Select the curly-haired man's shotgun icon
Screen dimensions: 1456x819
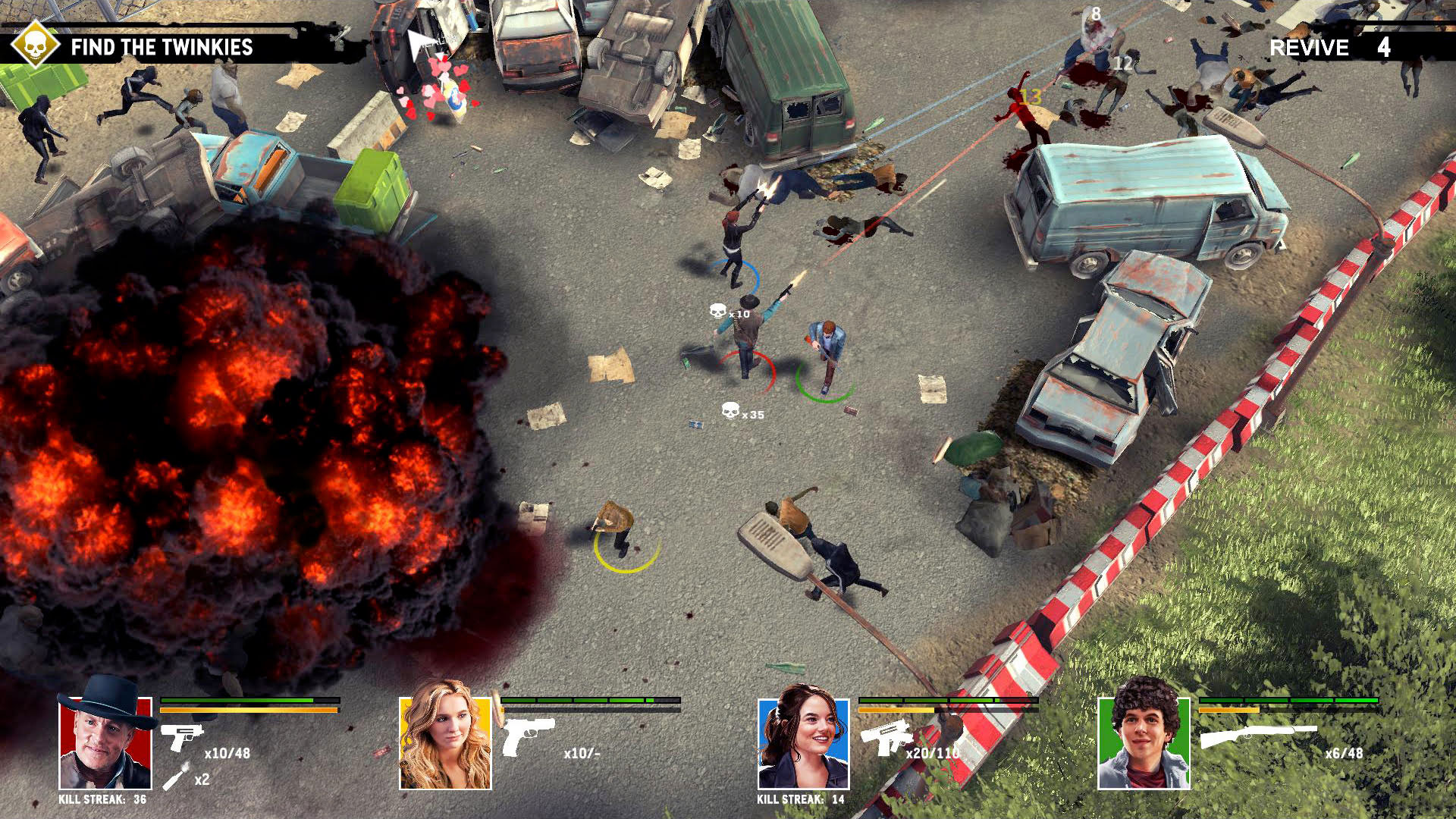(1257, 735)
